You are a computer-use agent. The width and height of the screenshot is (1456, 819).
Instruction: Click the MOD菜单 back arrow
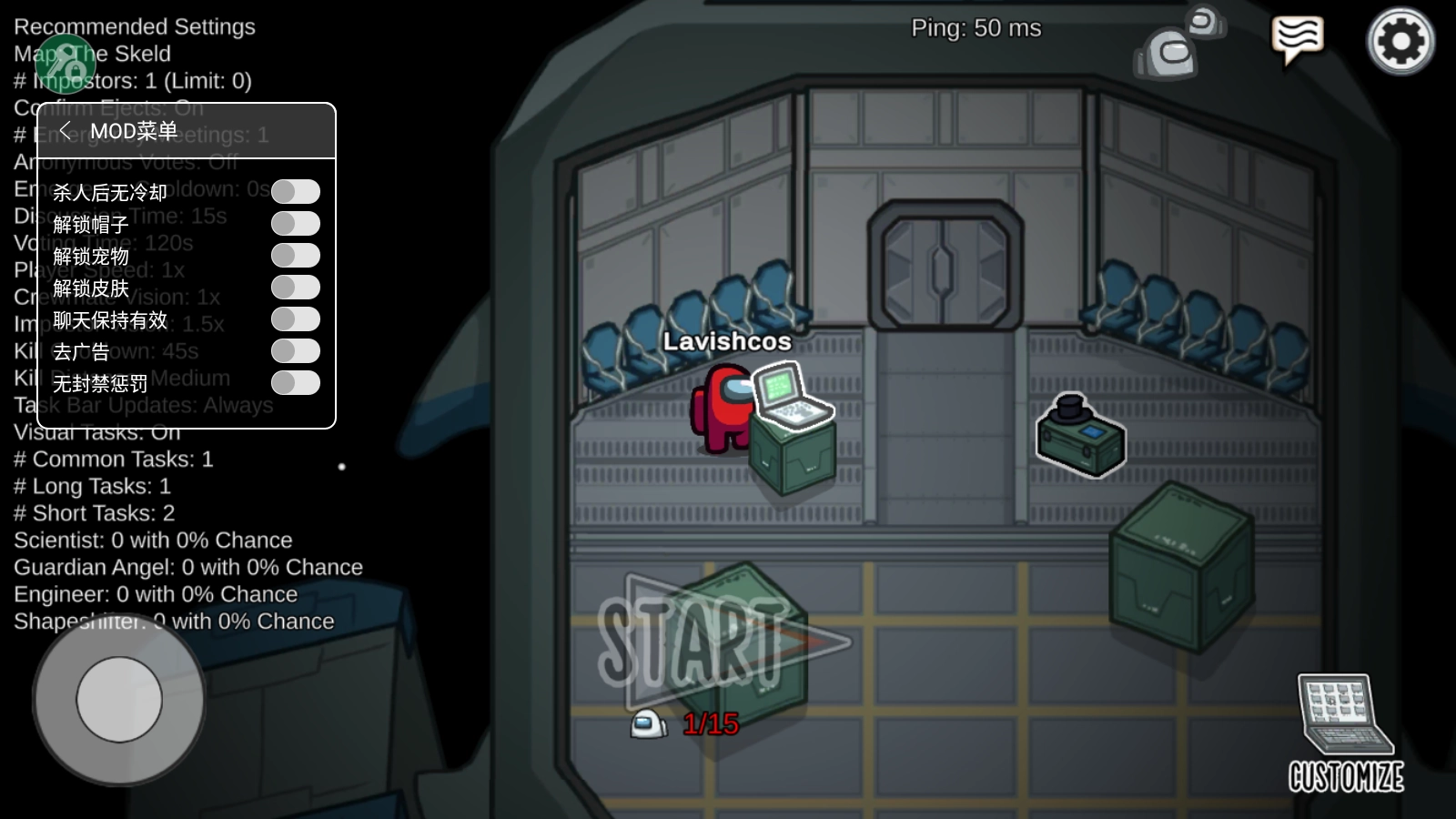point(66,131)
